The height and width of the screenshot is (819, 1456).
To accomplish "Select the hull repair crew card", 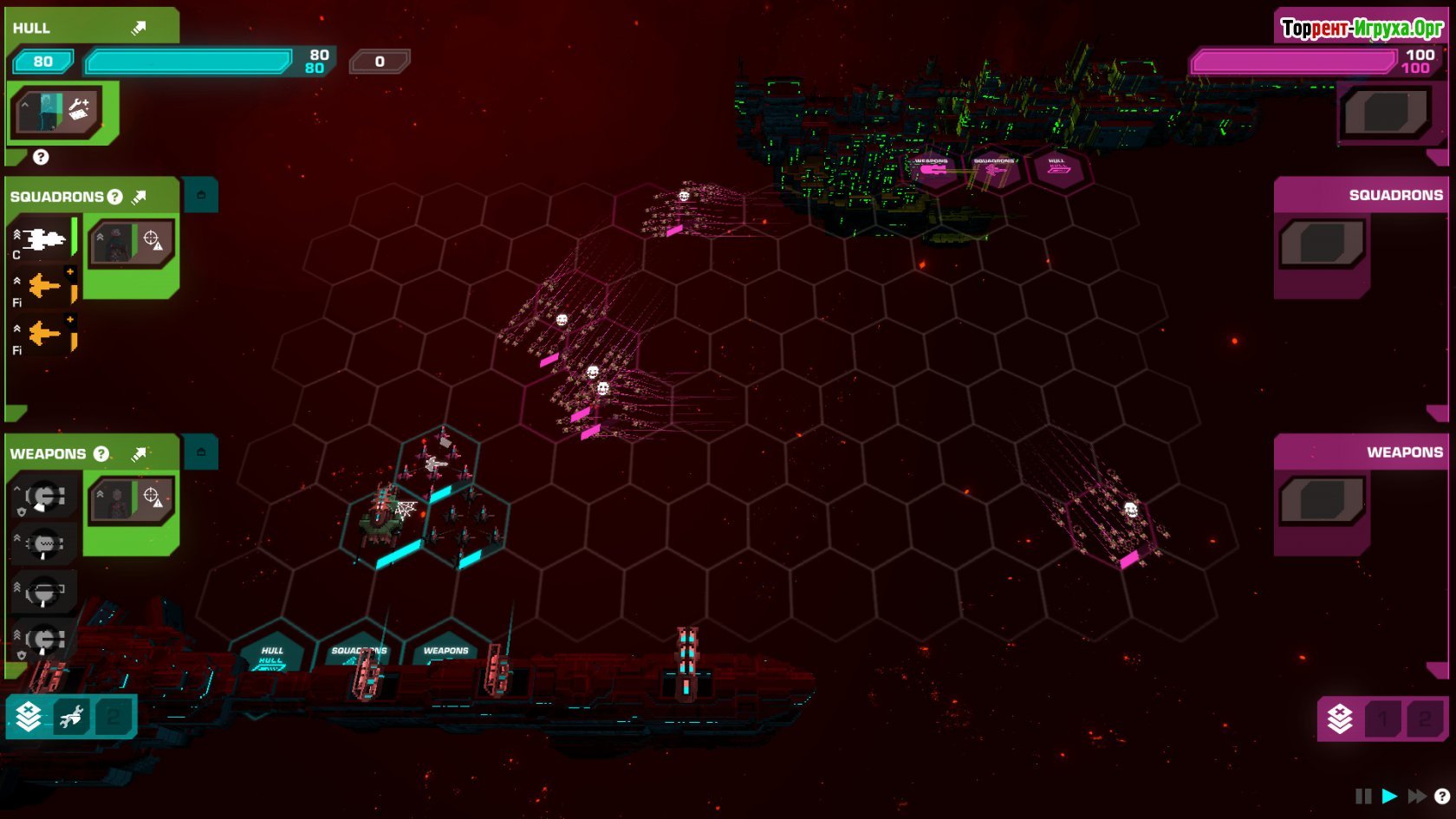I will tap(59, 111).
